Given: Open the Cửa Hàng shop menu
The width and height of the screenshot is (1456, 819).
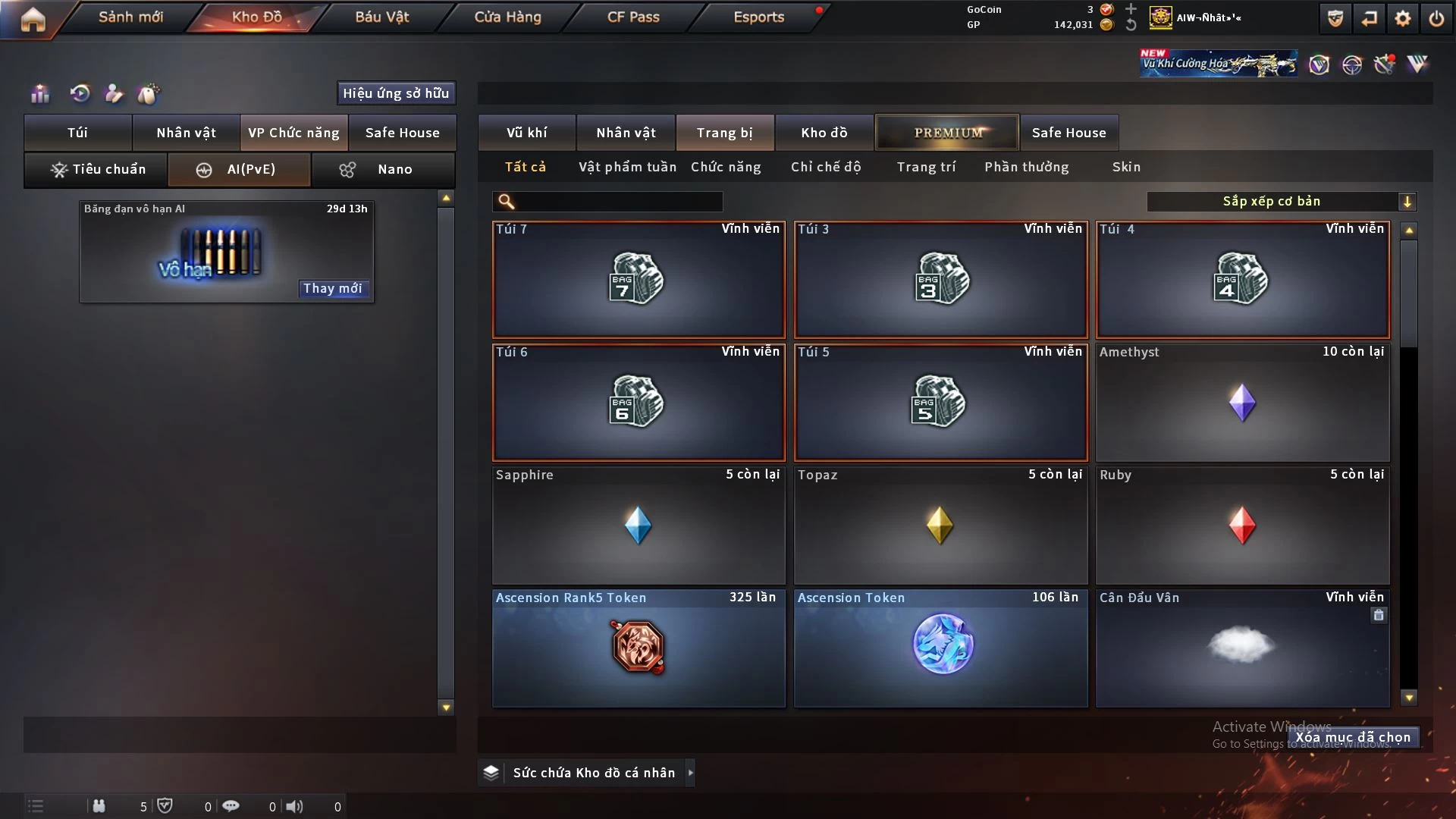Looking at the screenshot, I should tap(507, 17).
